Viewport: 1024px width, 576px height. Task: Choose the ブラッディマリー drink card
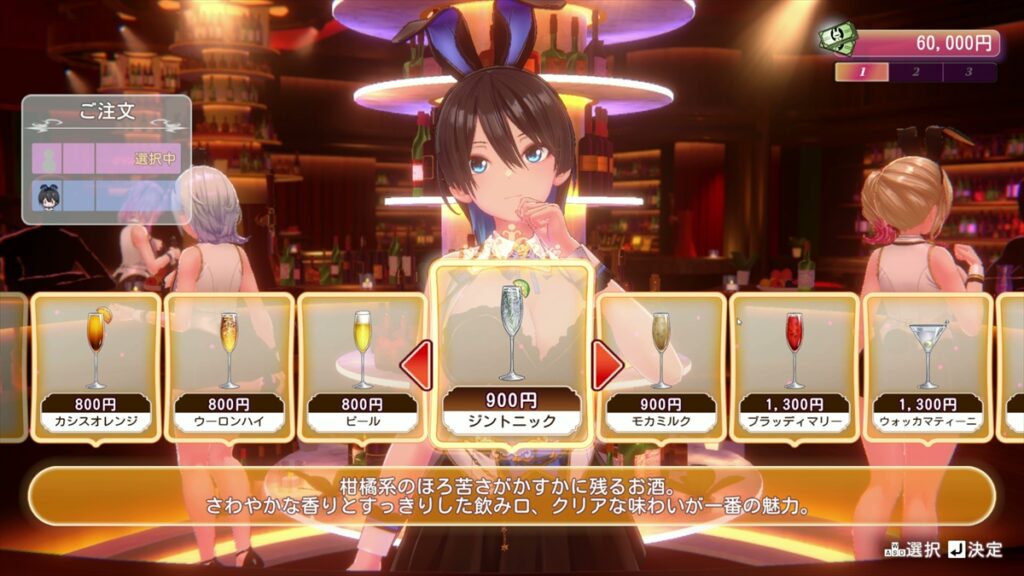tap(794, 366)
